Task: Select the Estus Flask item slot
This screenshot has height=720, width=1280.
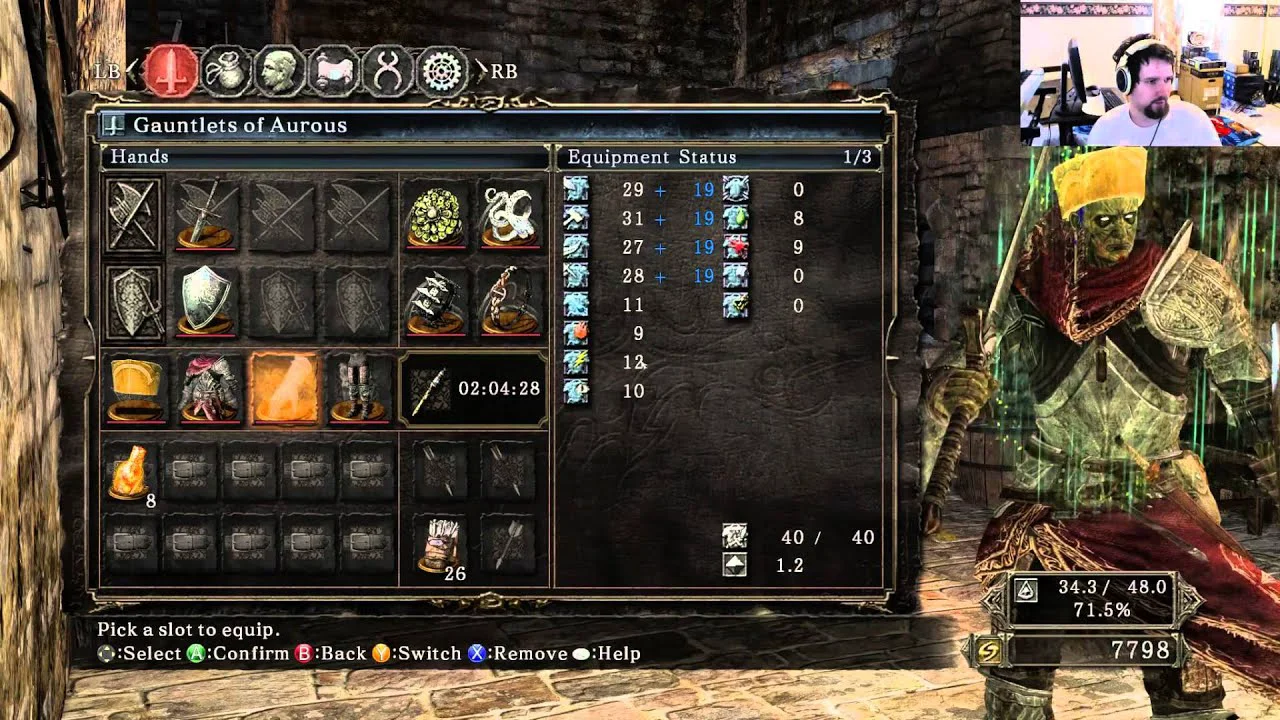Action: (x=133, y=472)
